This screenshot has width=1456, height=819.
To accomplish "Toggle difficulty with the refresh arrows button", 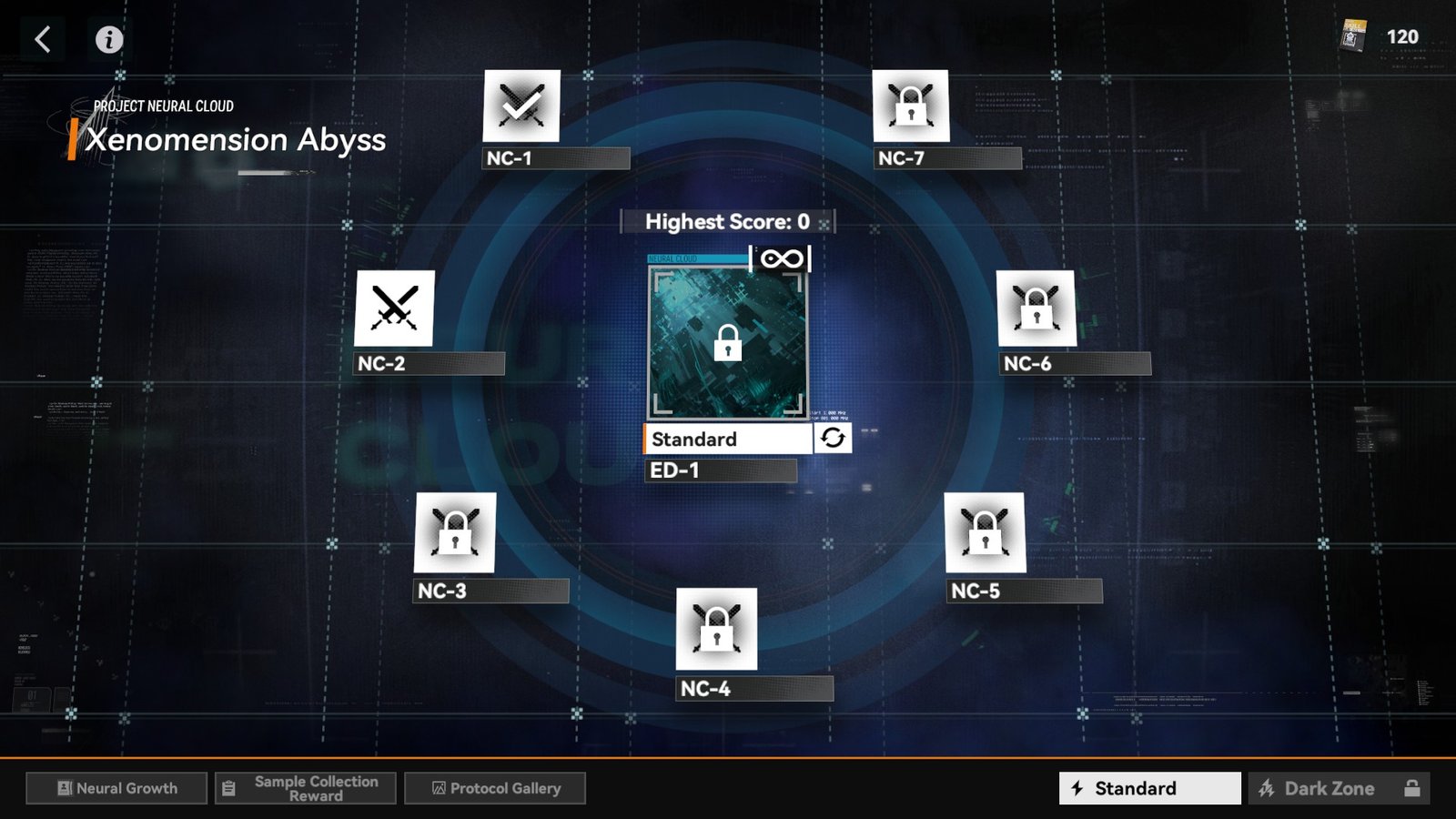I will coord(833,439).
